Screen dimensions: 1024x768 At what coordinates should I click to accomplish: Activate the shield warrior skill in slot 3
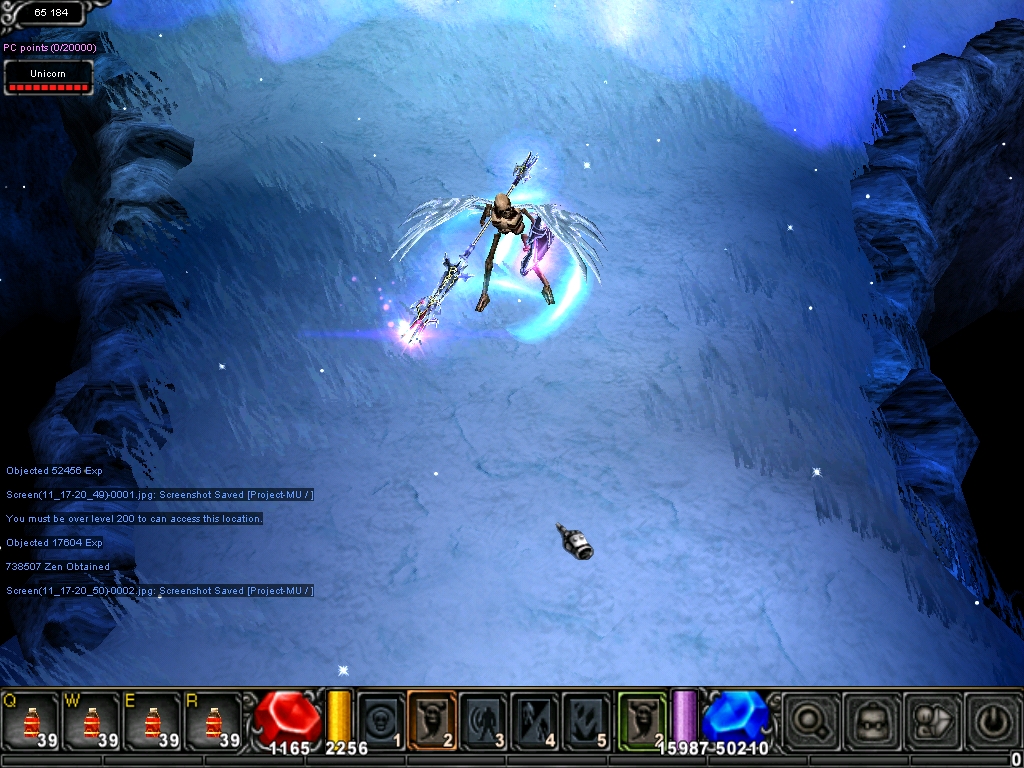click(x=483, y=720)
